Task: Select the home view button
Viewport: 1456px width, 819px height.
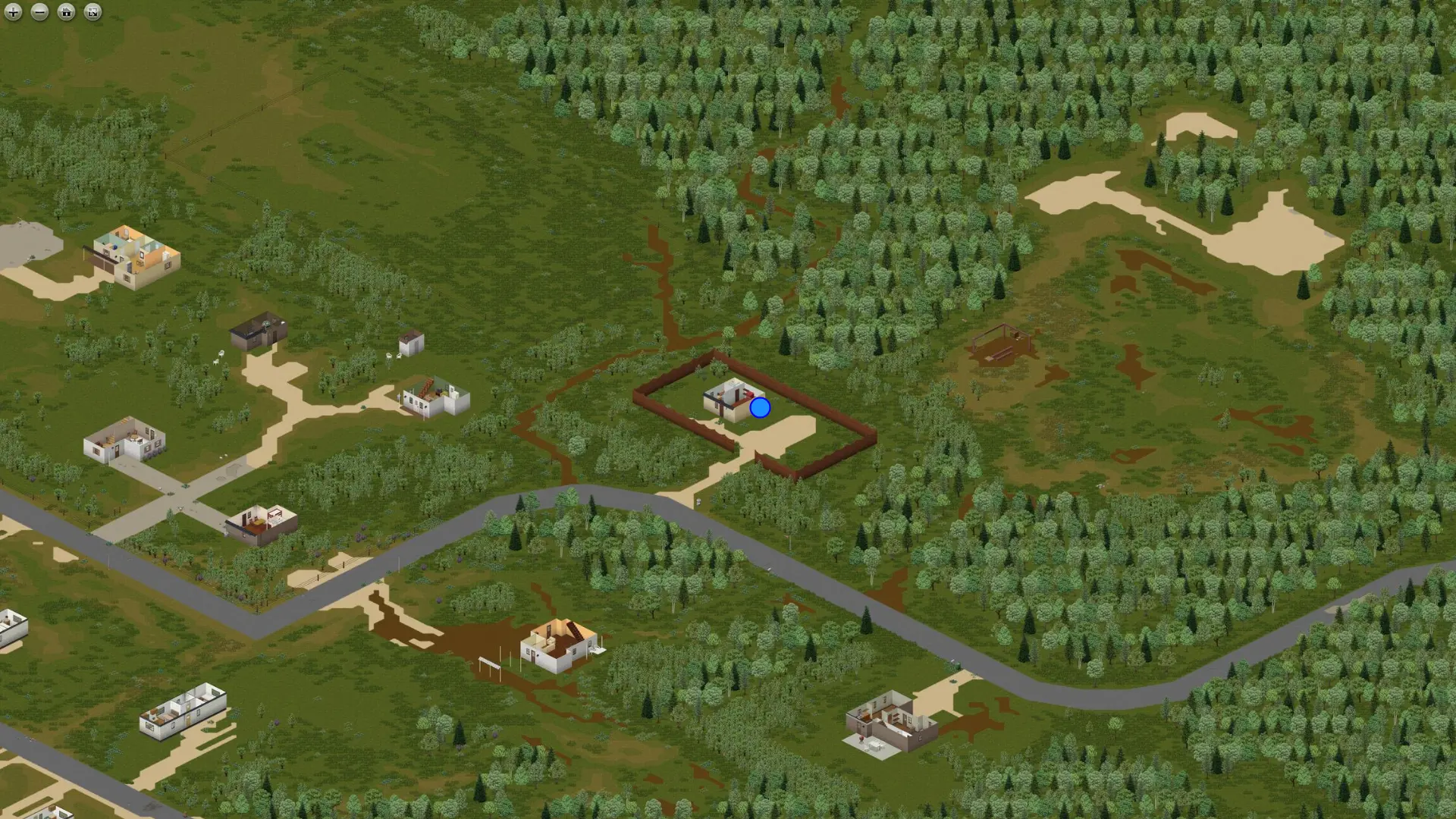Action: [x=67, y=13]
